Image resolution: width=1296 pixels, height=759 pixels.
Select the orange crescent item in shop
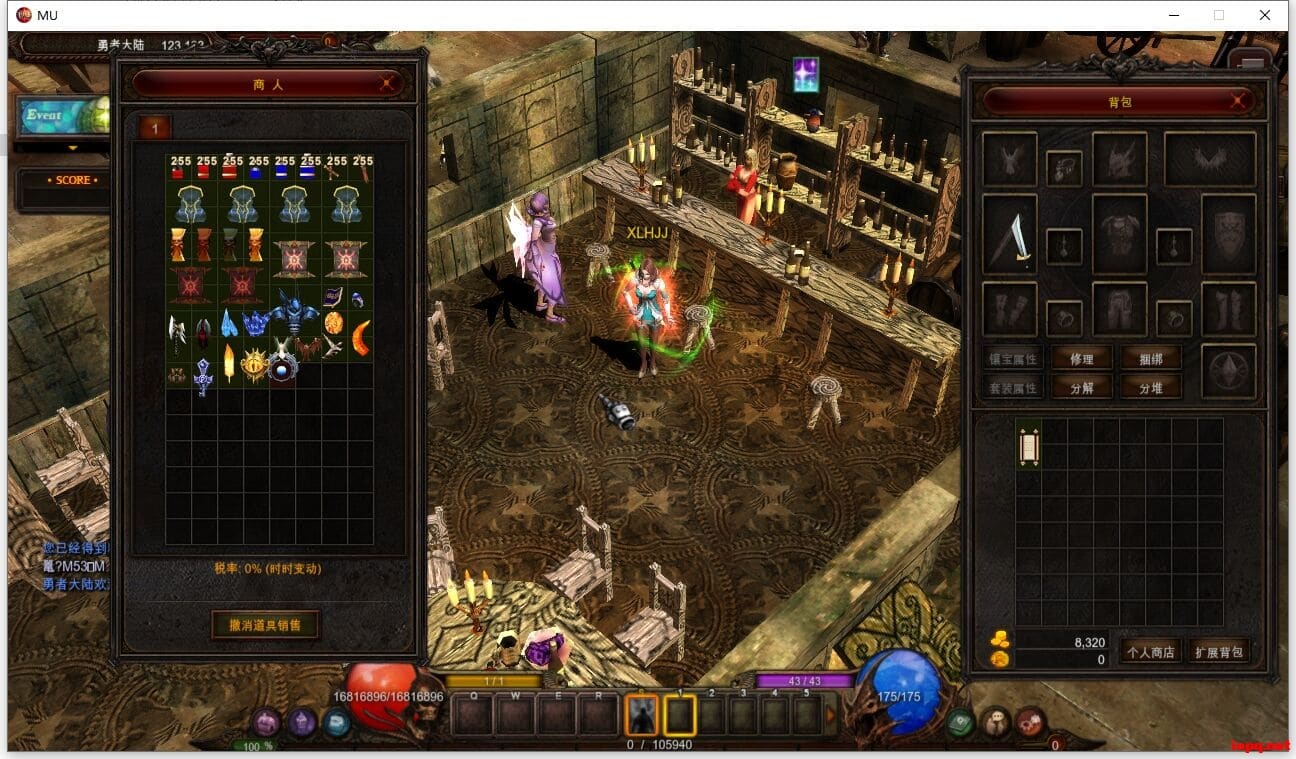click(360, 337)
